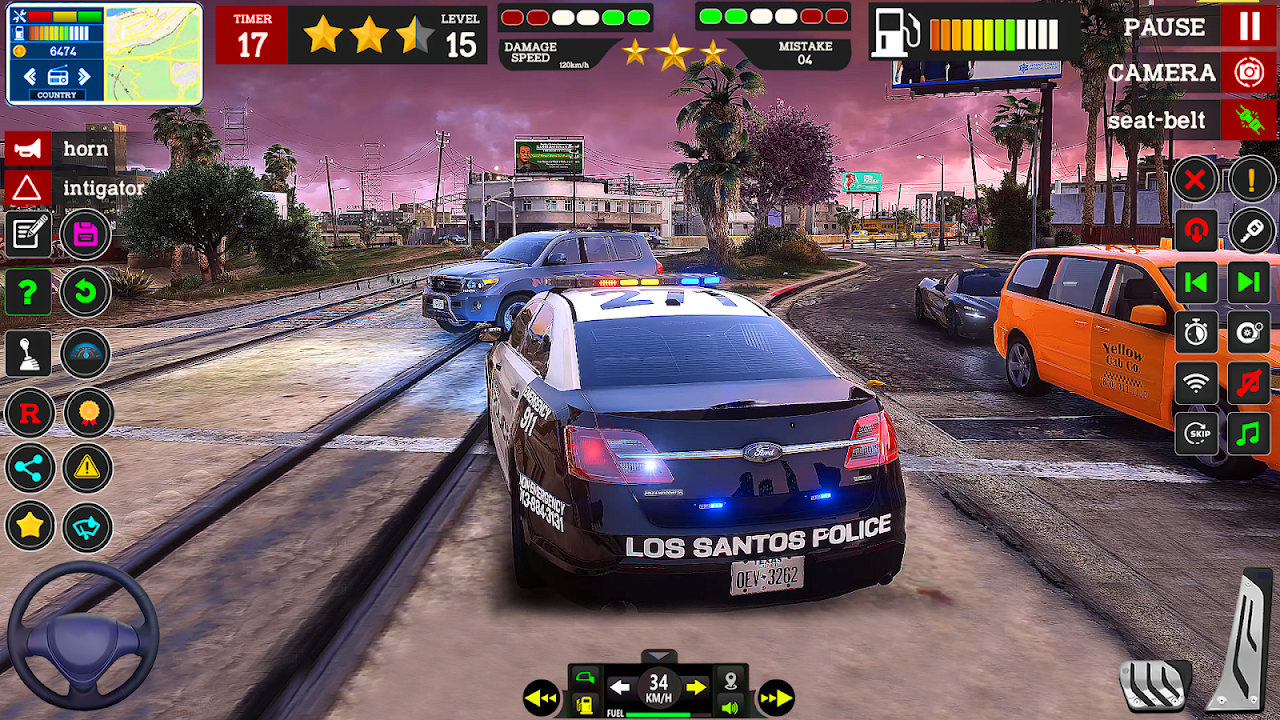Tap the yellow exclamation mark icon

point(1250,181)
